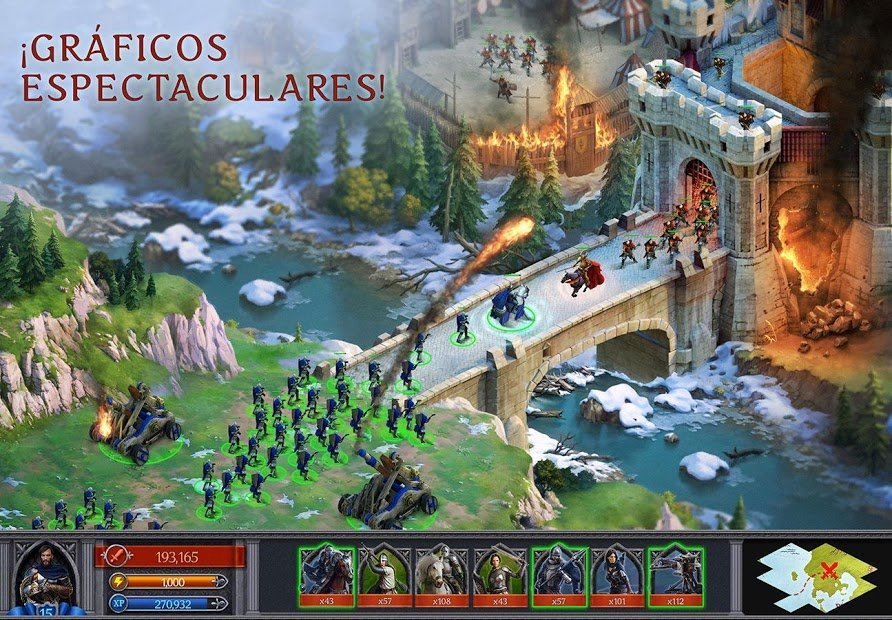The height and width of the screenshot is (620, 892).
Task: Select the white horse cavalry card x108
Action: tap(442, 574)
